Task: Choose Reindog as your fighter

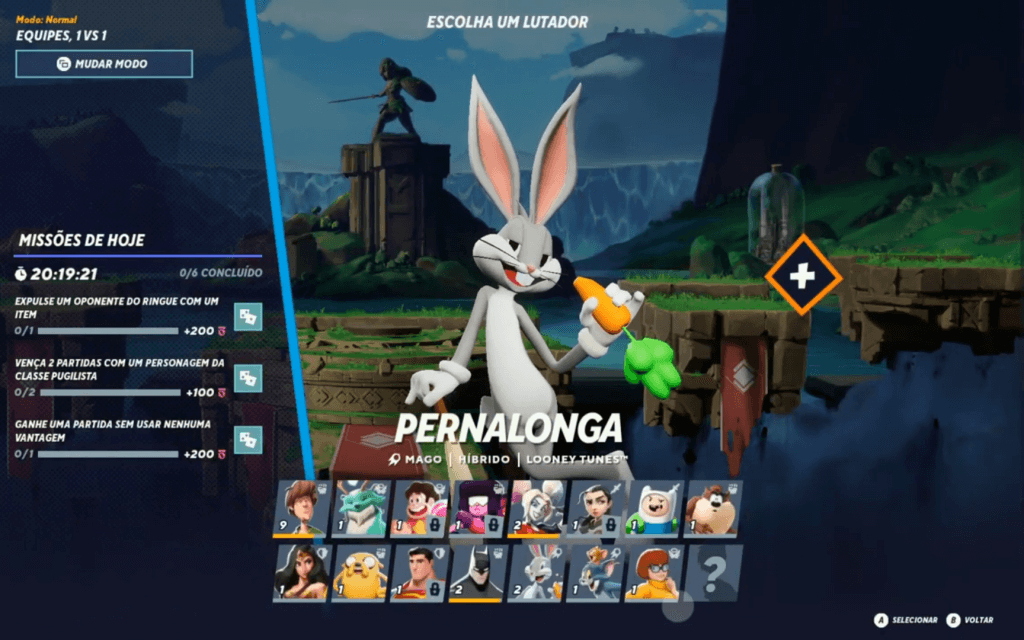Action: [x=360, y=509]
